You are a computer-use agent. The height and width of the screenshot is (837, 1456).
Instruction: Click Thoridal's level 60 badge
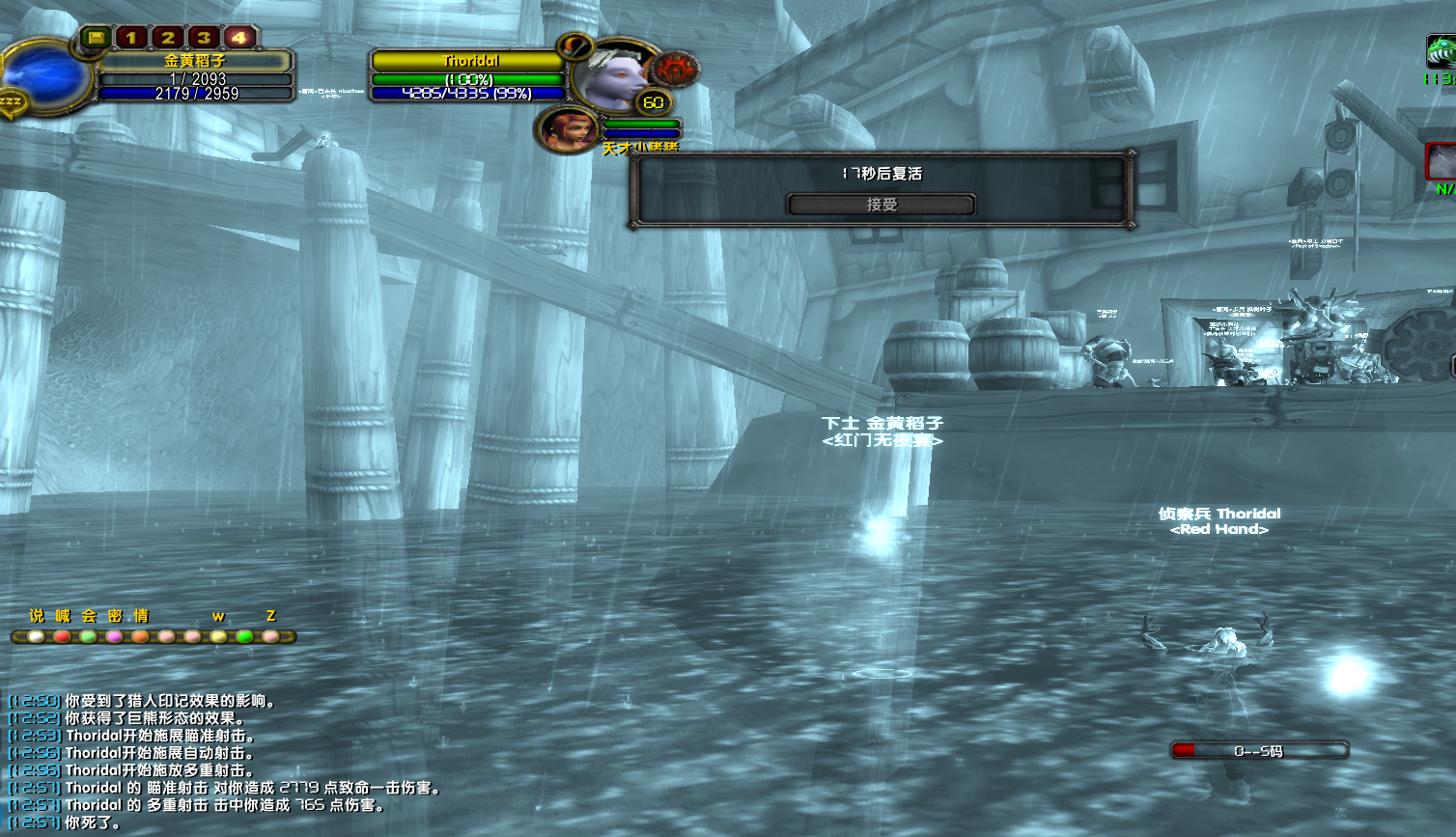point(655,101)
